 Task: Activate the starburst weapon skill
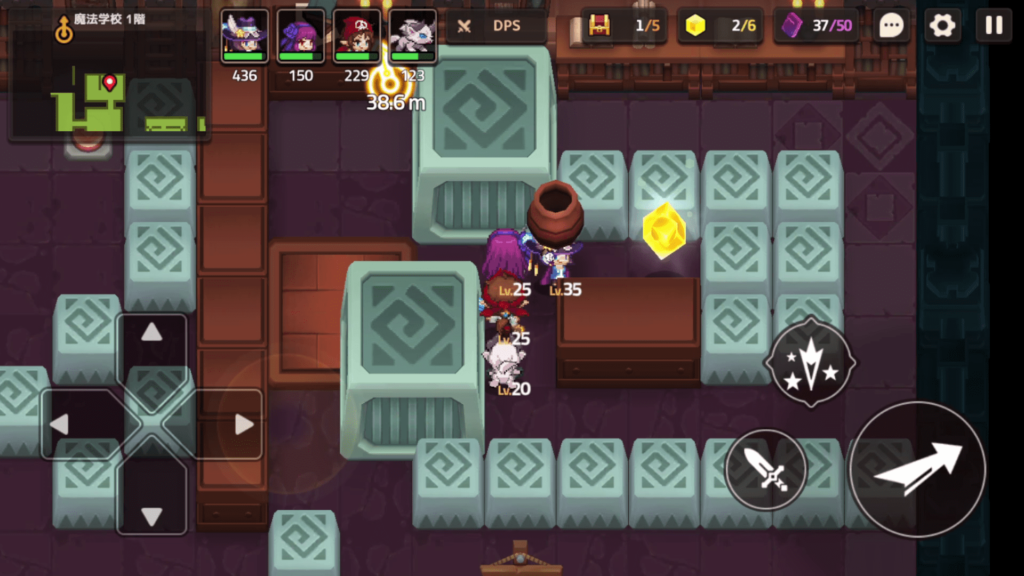click(x=810, y=361)
